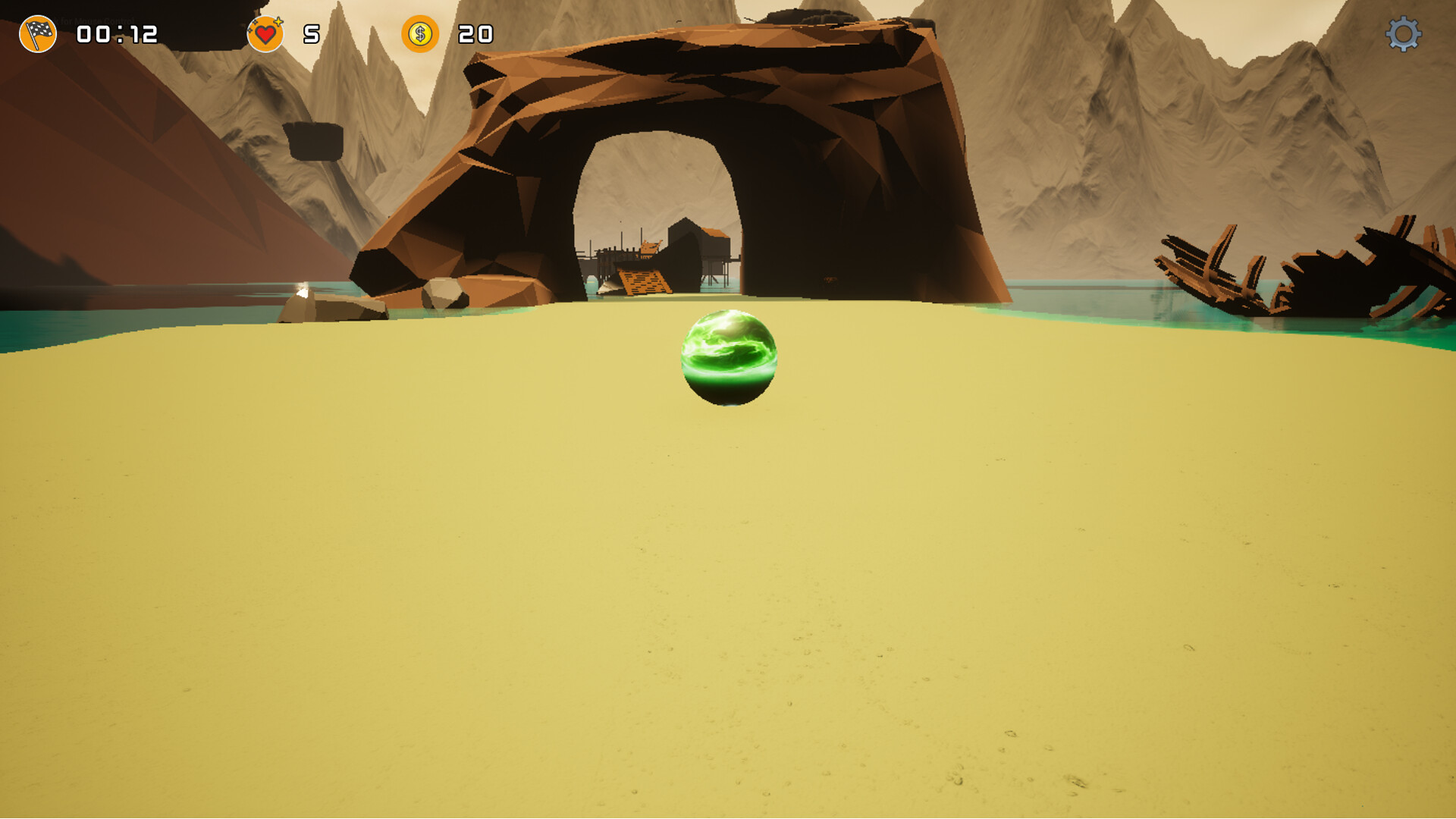This screenshot has width=1456, height=819.
Task: Select the dollar sign on the coin
Action: coord(422,33)
